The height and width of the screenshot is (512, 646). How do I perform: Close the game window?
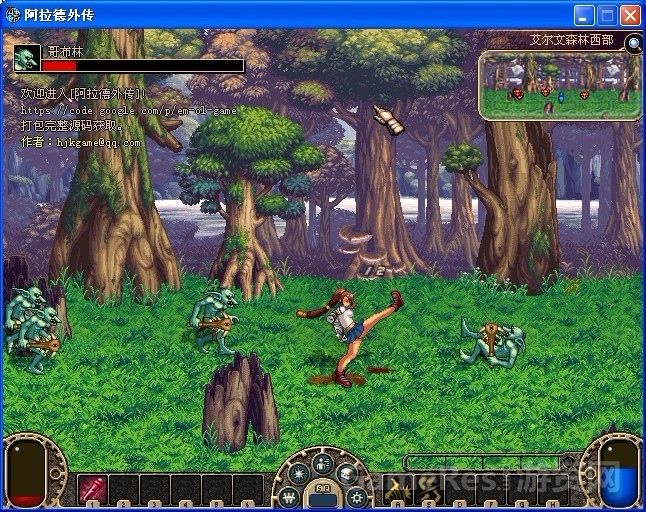tap(630, 15)
